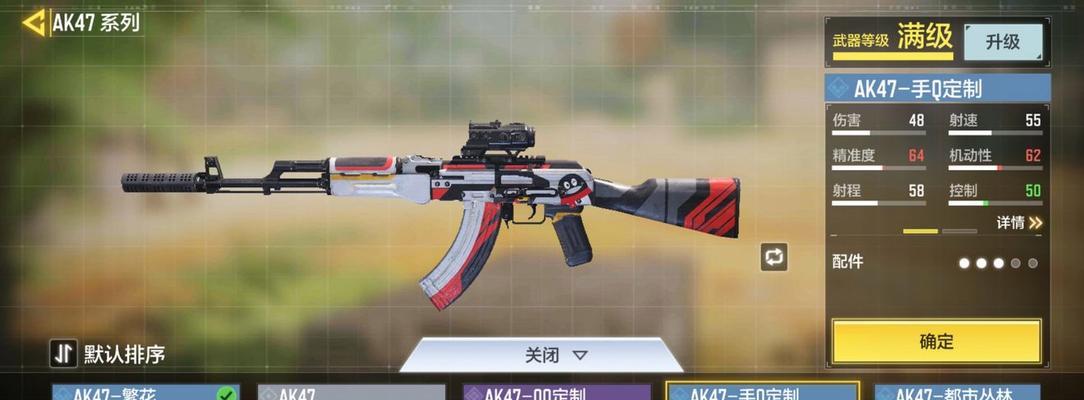
Task: Tap the 升级 upgrade button
Action: 1002,42
